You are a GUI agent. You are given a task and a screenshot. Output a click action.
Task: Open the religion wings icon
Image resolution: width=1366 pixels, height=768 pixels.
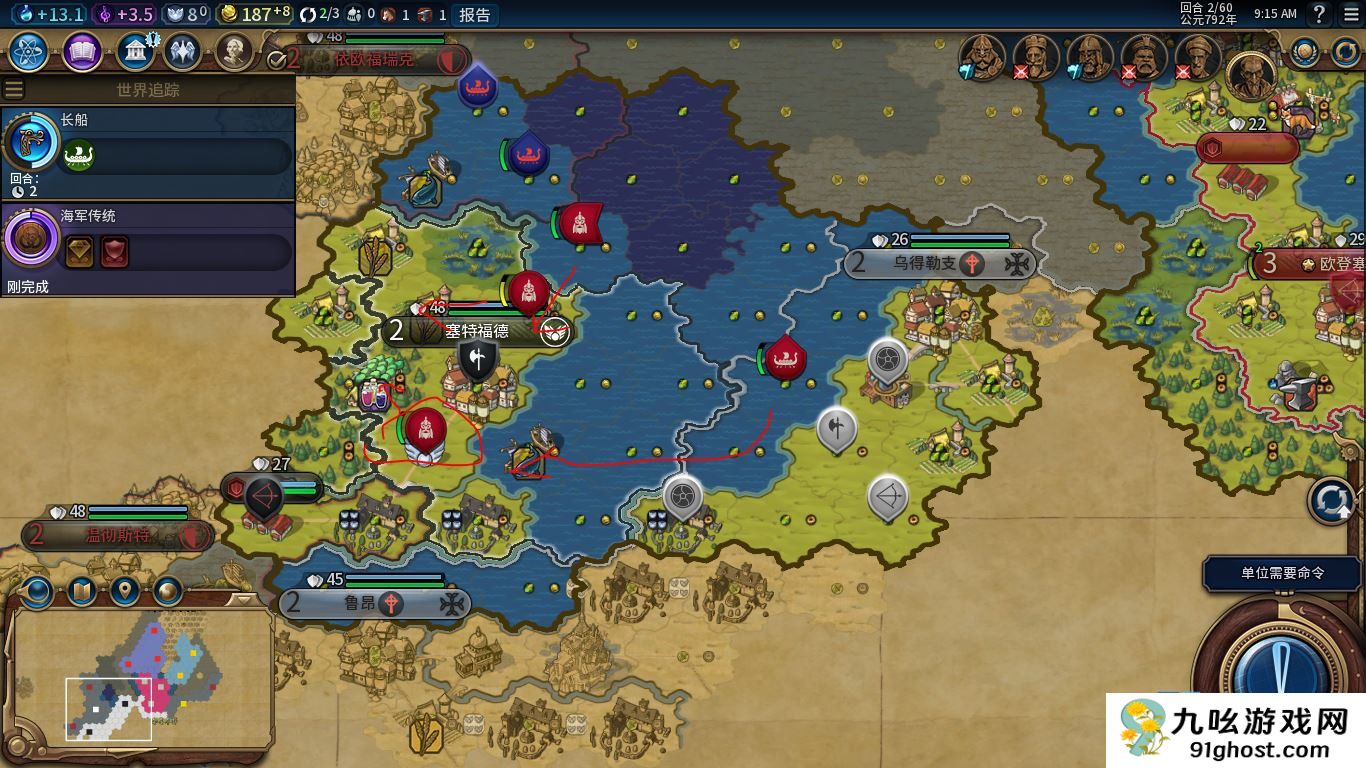pos(182,52)
